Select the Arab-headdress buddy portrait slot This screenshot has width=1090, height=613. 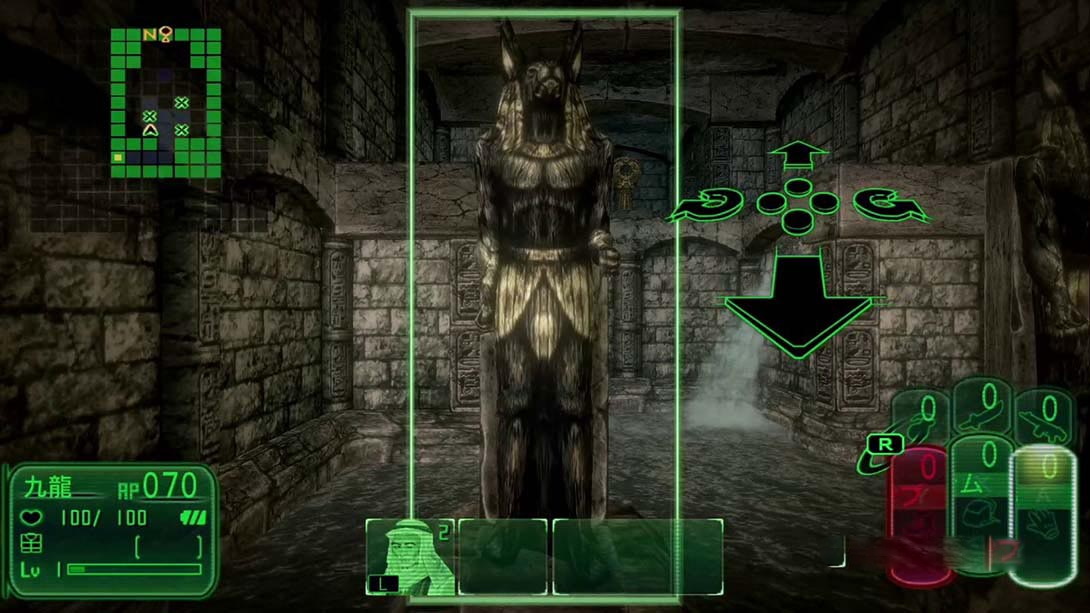(409, 556)
